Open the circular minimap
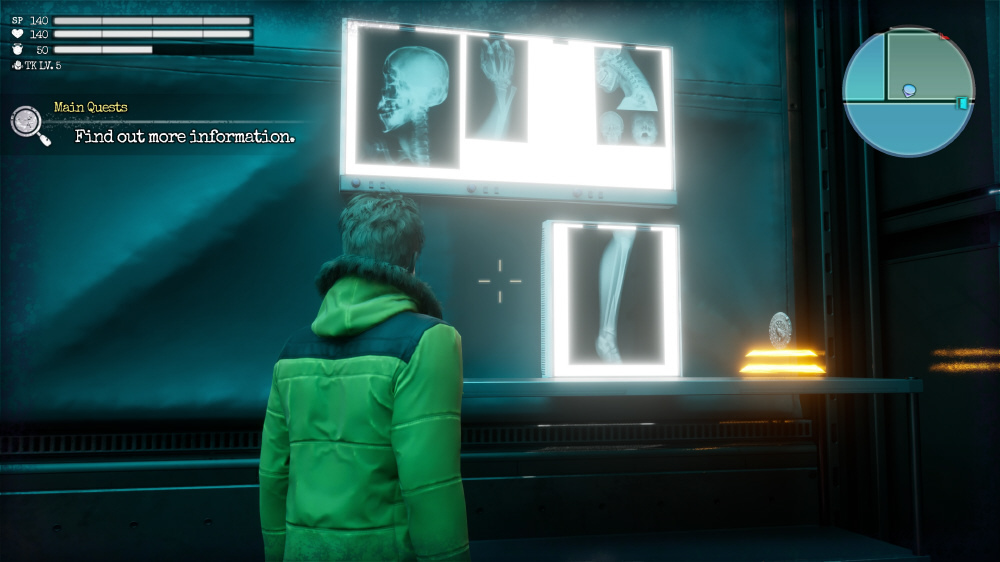 [908, 91]
